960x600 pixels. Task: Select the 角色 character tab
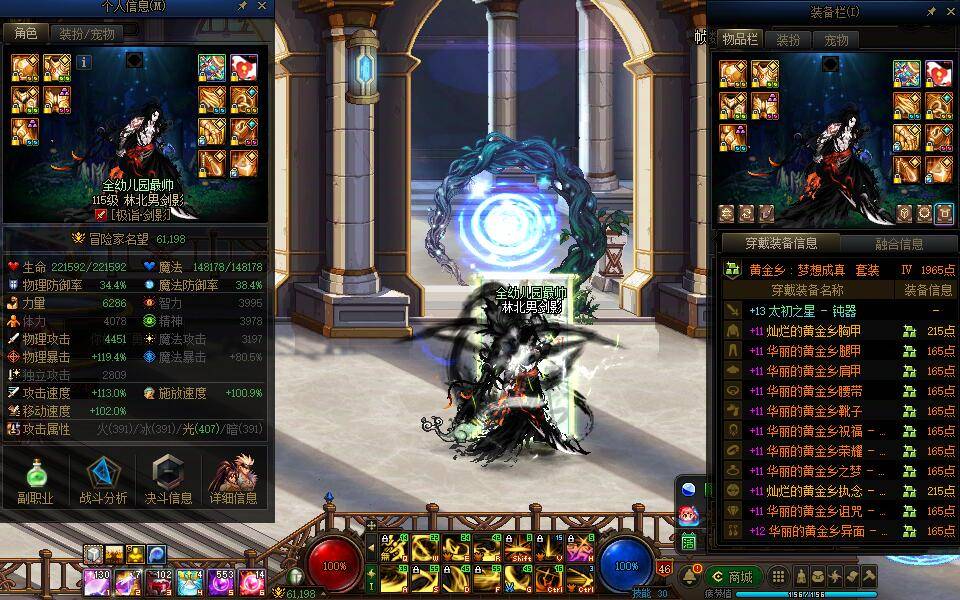25,33
